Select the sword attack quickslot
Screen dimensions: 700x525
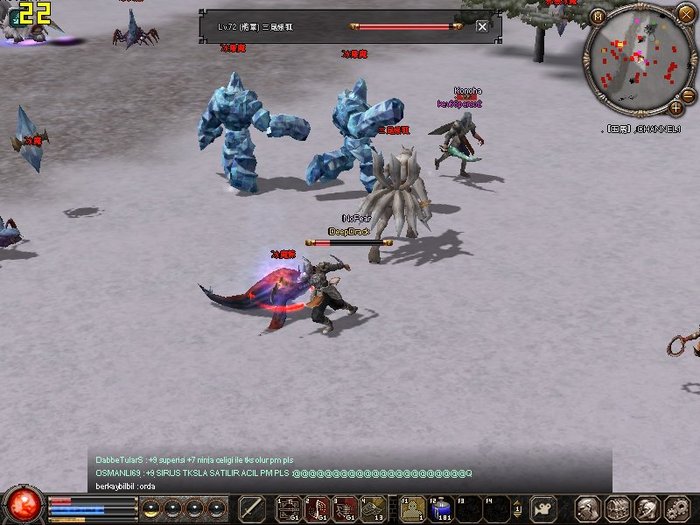coord(252,508)
